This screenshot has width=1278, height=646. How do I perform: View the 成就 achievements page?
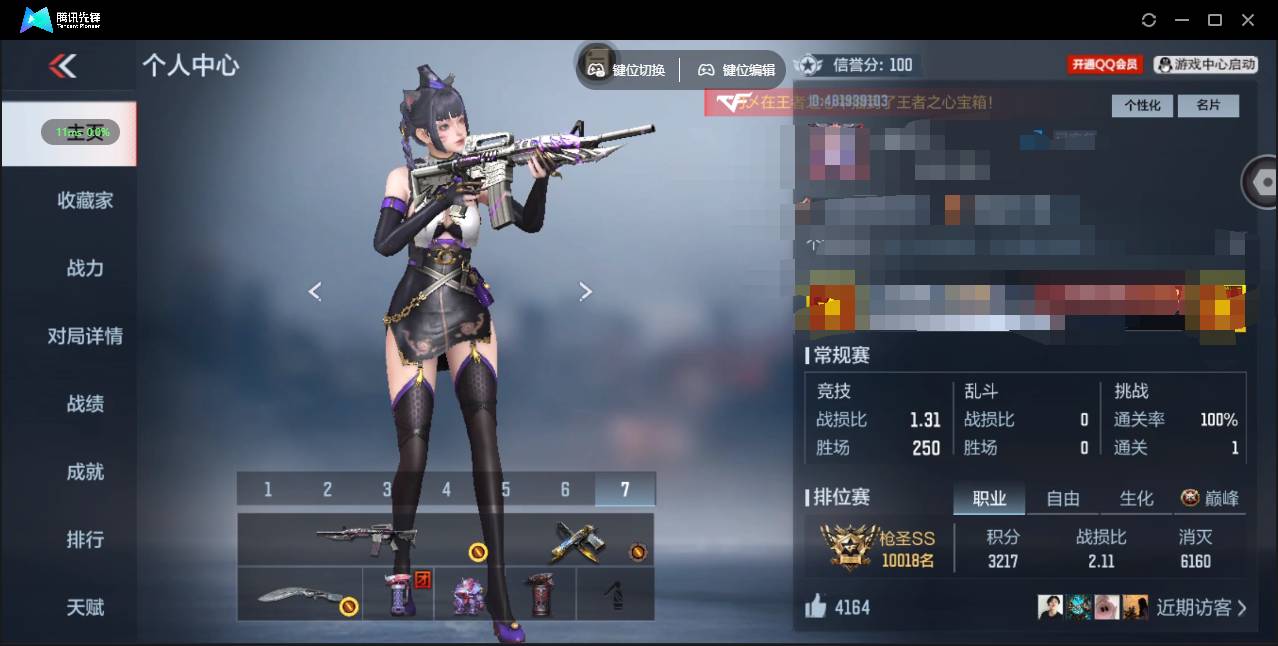point(85,472)
